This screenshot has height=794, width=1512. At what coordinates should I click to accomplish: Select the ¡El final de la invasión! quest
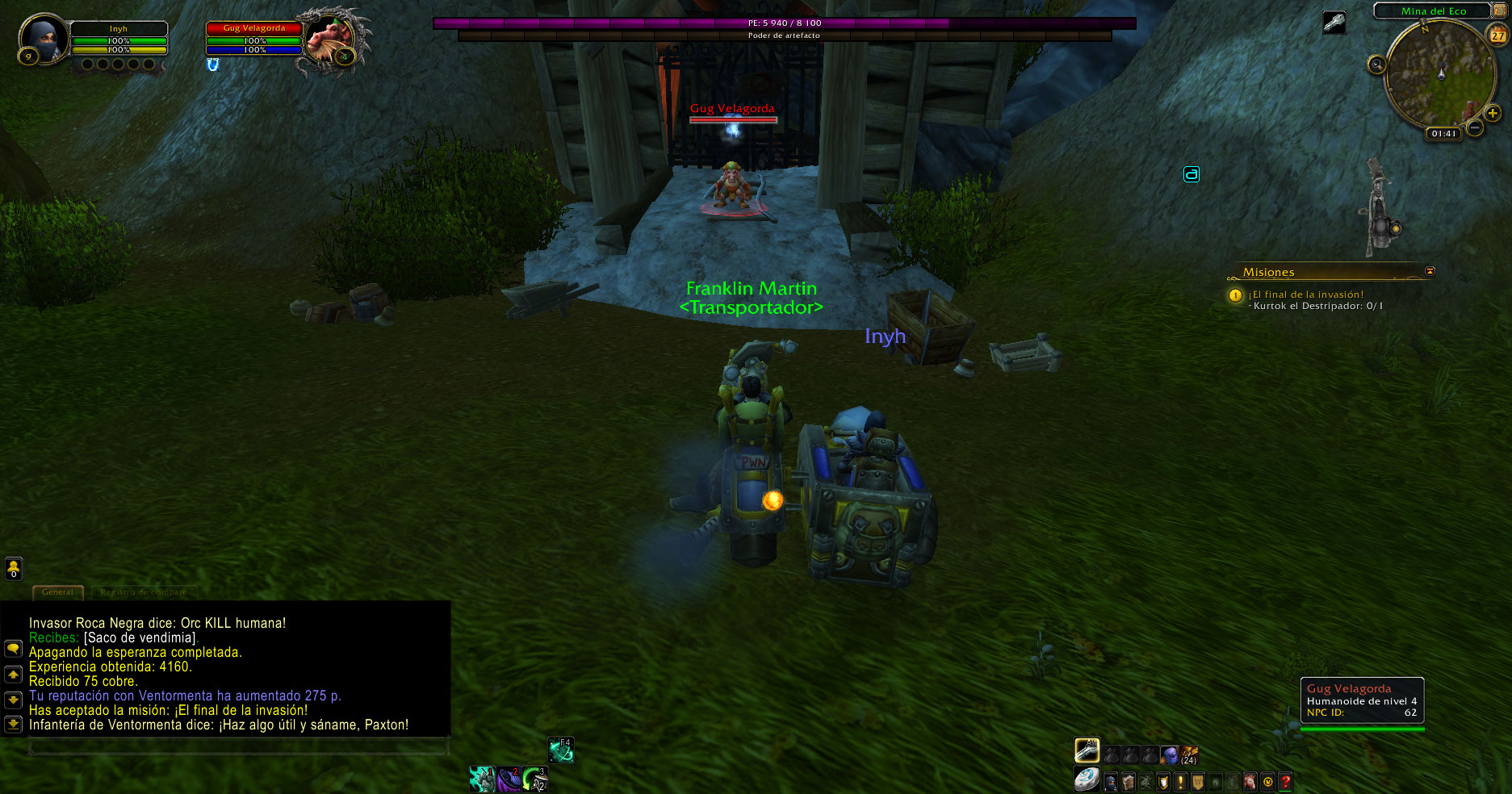(1305, 295)
